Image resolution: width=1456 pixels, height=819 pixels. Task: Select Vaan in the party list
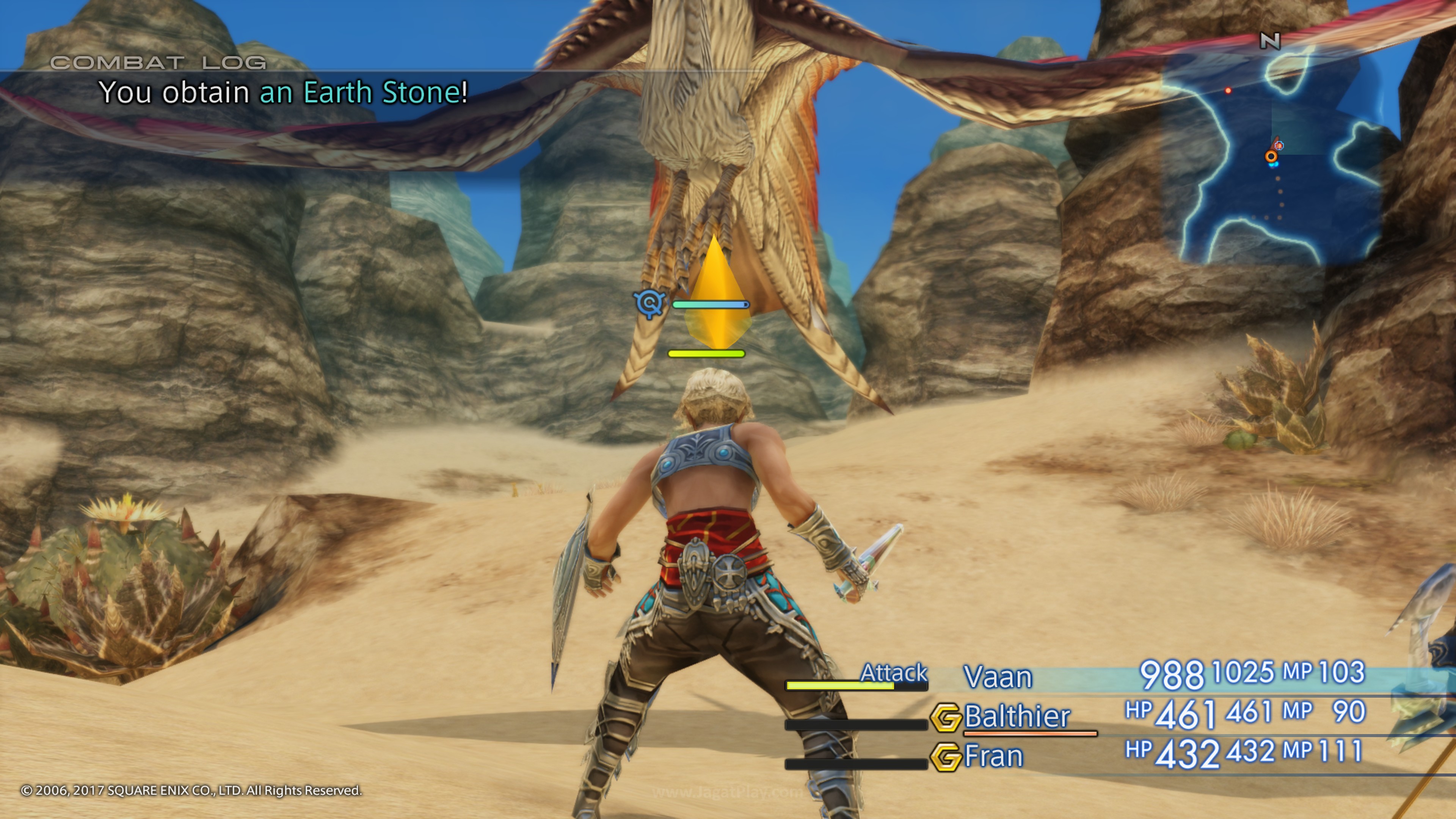coord(998,676)
